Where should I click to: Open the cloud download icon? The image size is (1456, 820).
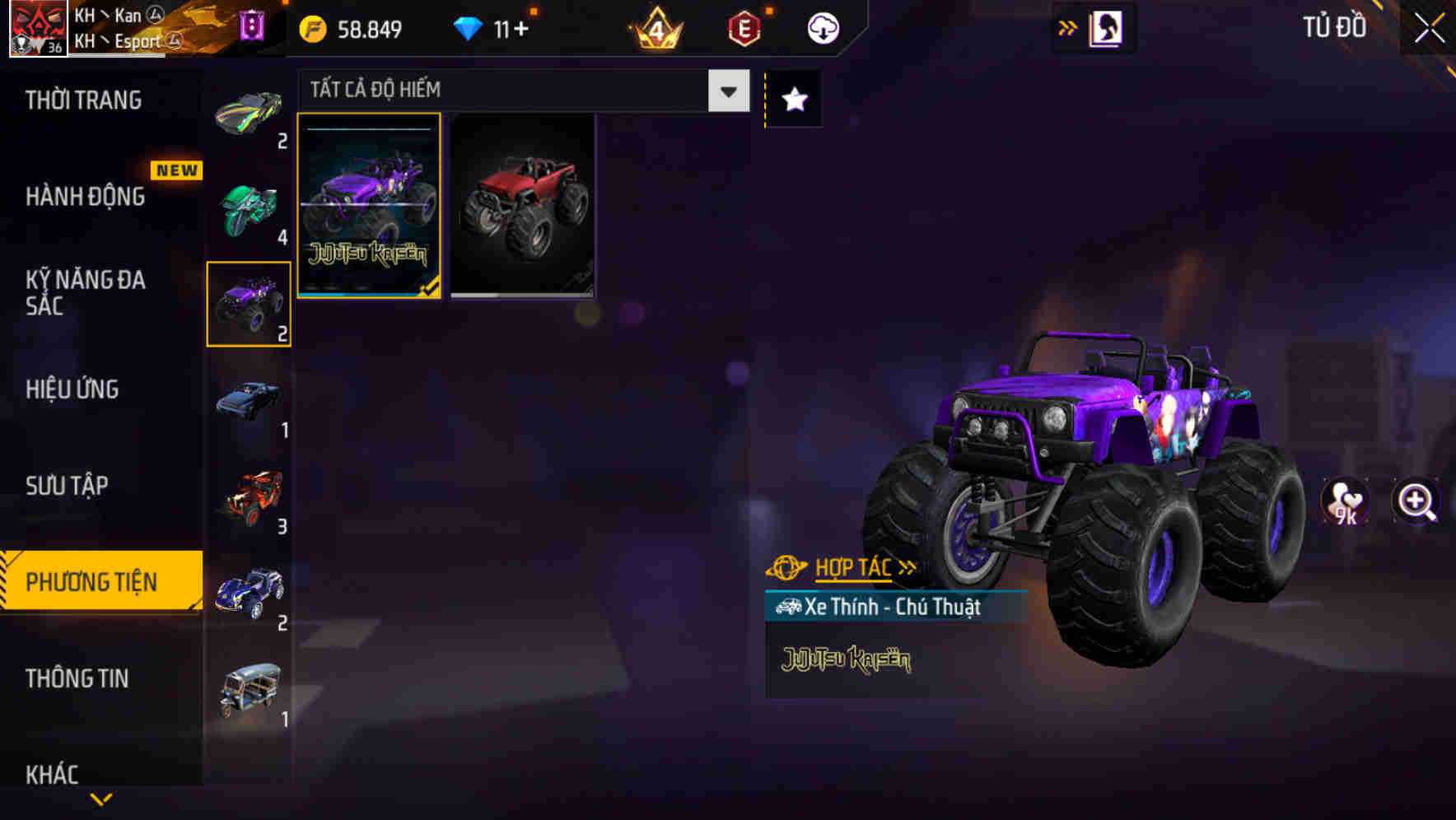click(821, 27)
